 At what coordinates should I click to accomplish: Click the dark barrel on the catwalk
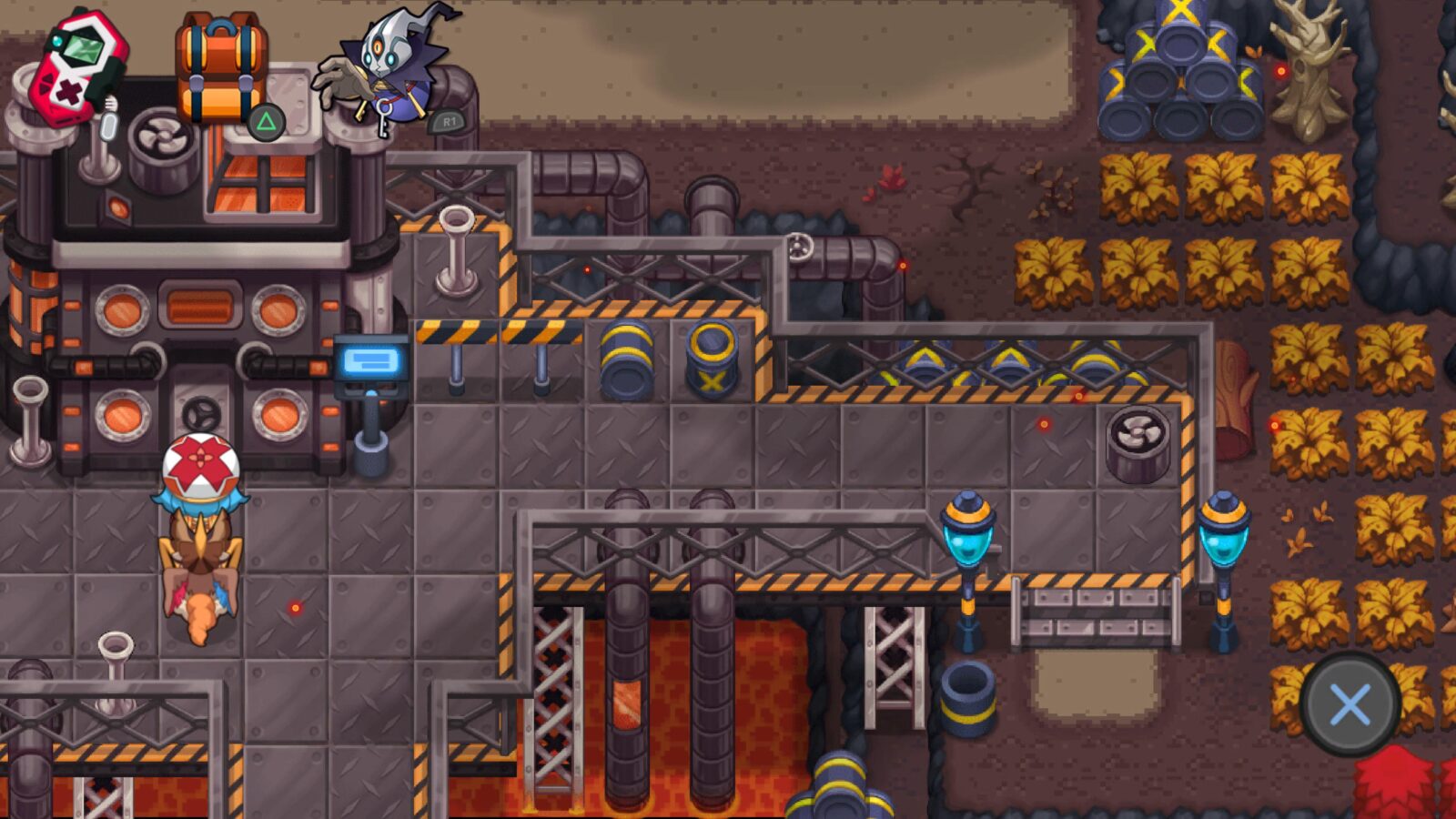tap(625, 358)
